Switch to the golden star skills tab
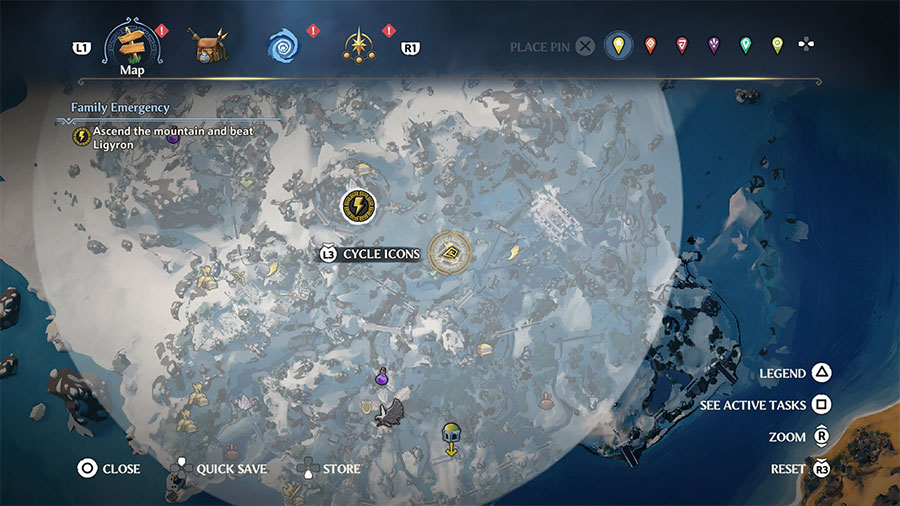 357,46
